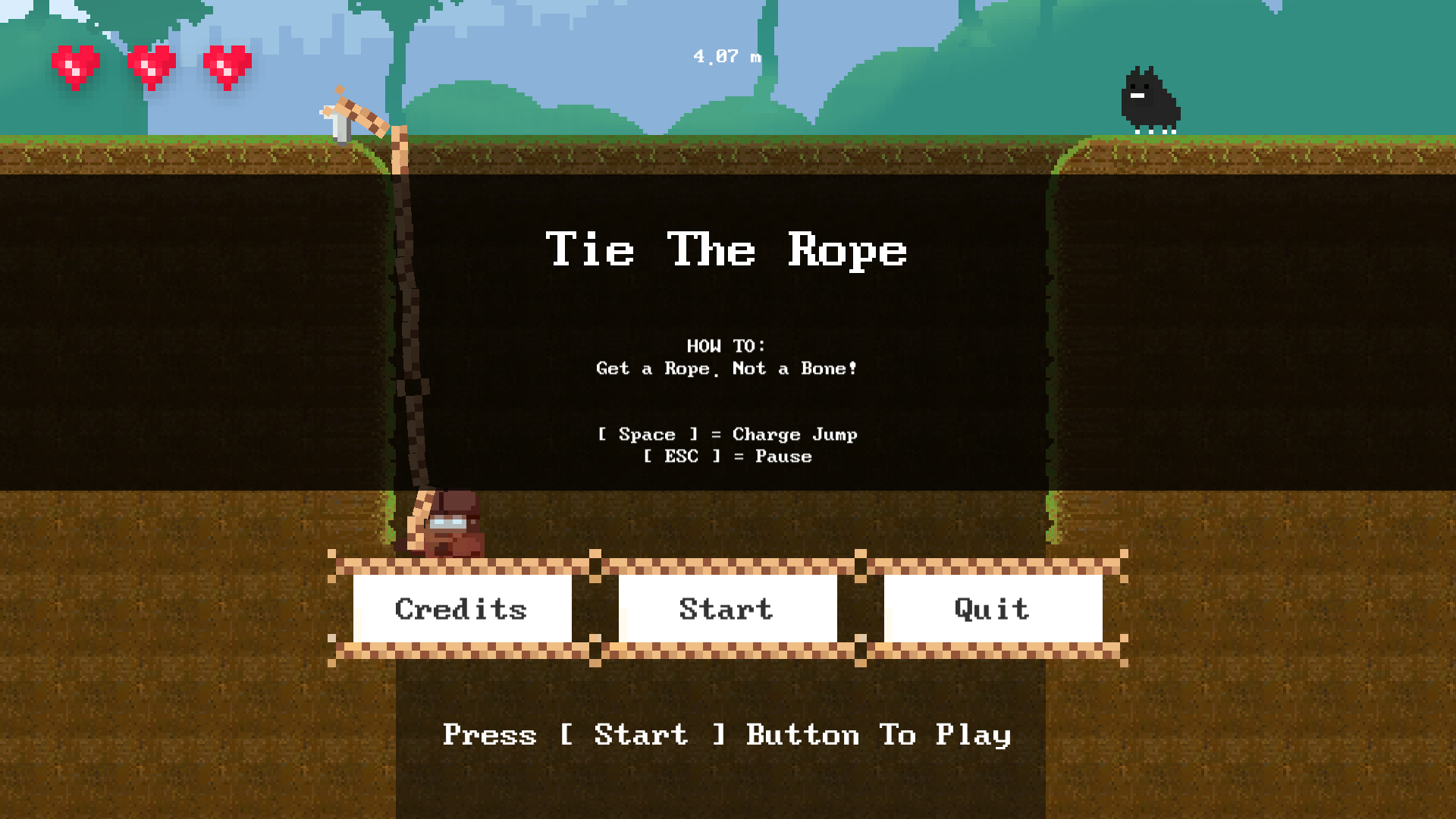The height and width of the screenshot is (819, 1456).
Task: Click the first heart icon
Action: 76,62
